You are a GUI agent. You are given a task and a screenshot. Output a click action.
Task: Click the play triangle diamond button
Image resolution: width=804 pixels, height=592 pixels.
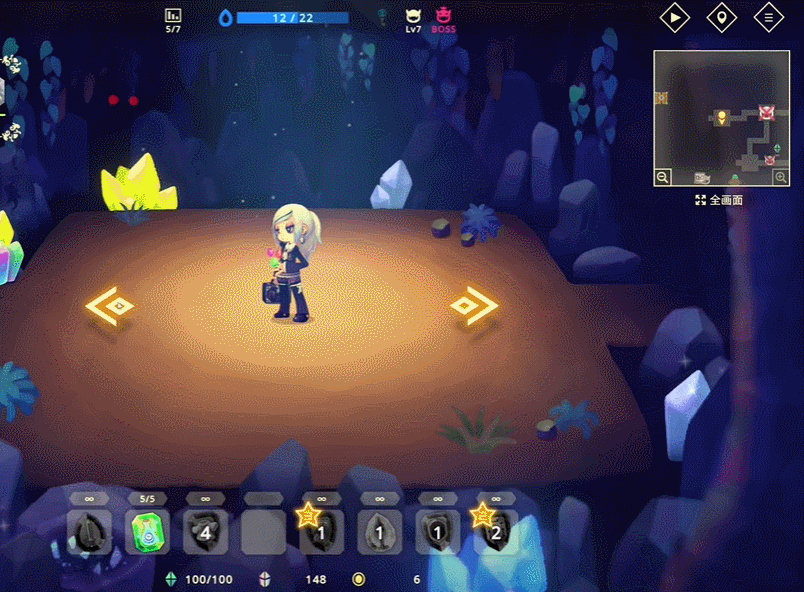click(675, 17)
